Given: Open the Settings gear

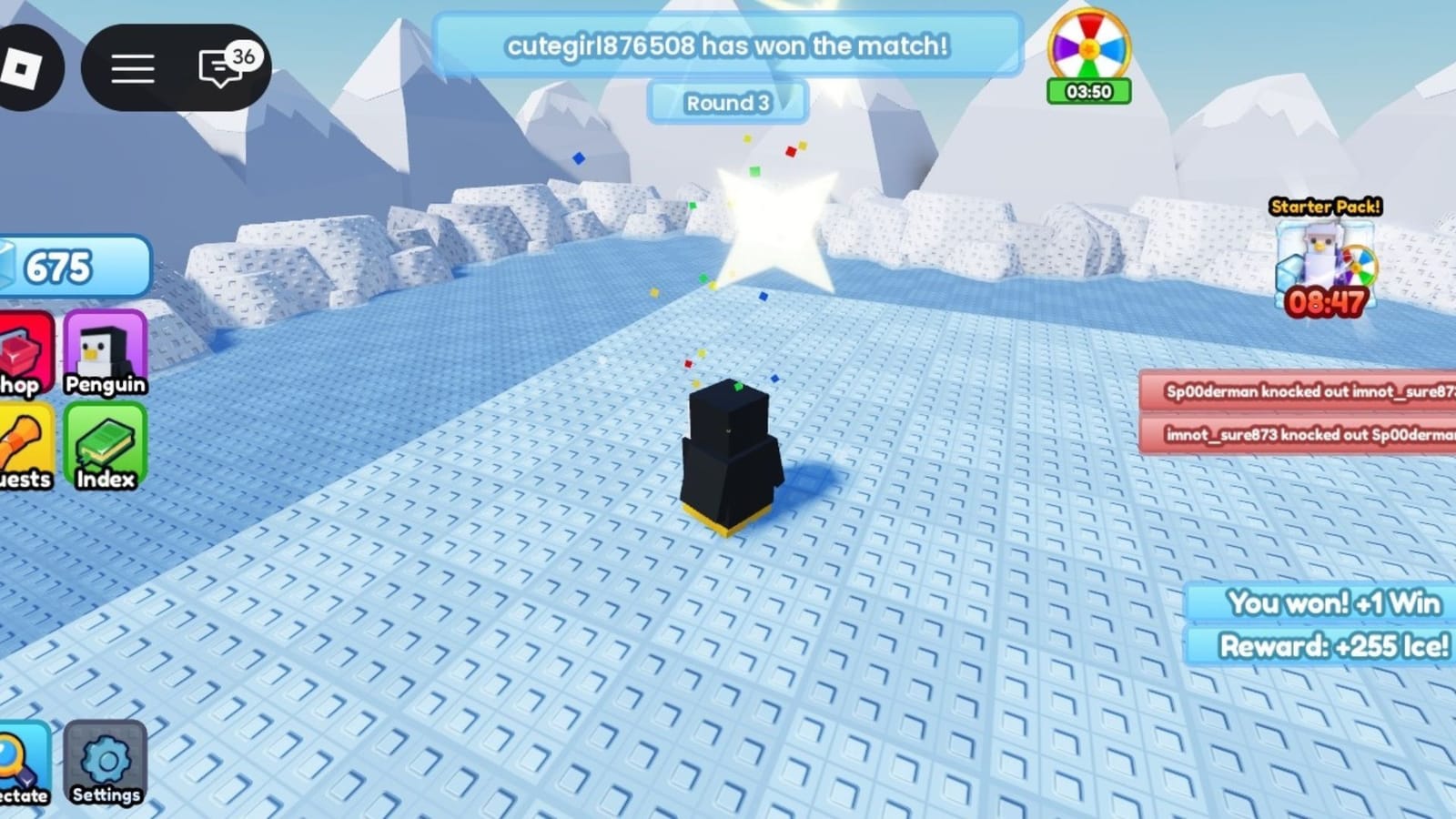Looking at the screenshot, I should (105, 763).
